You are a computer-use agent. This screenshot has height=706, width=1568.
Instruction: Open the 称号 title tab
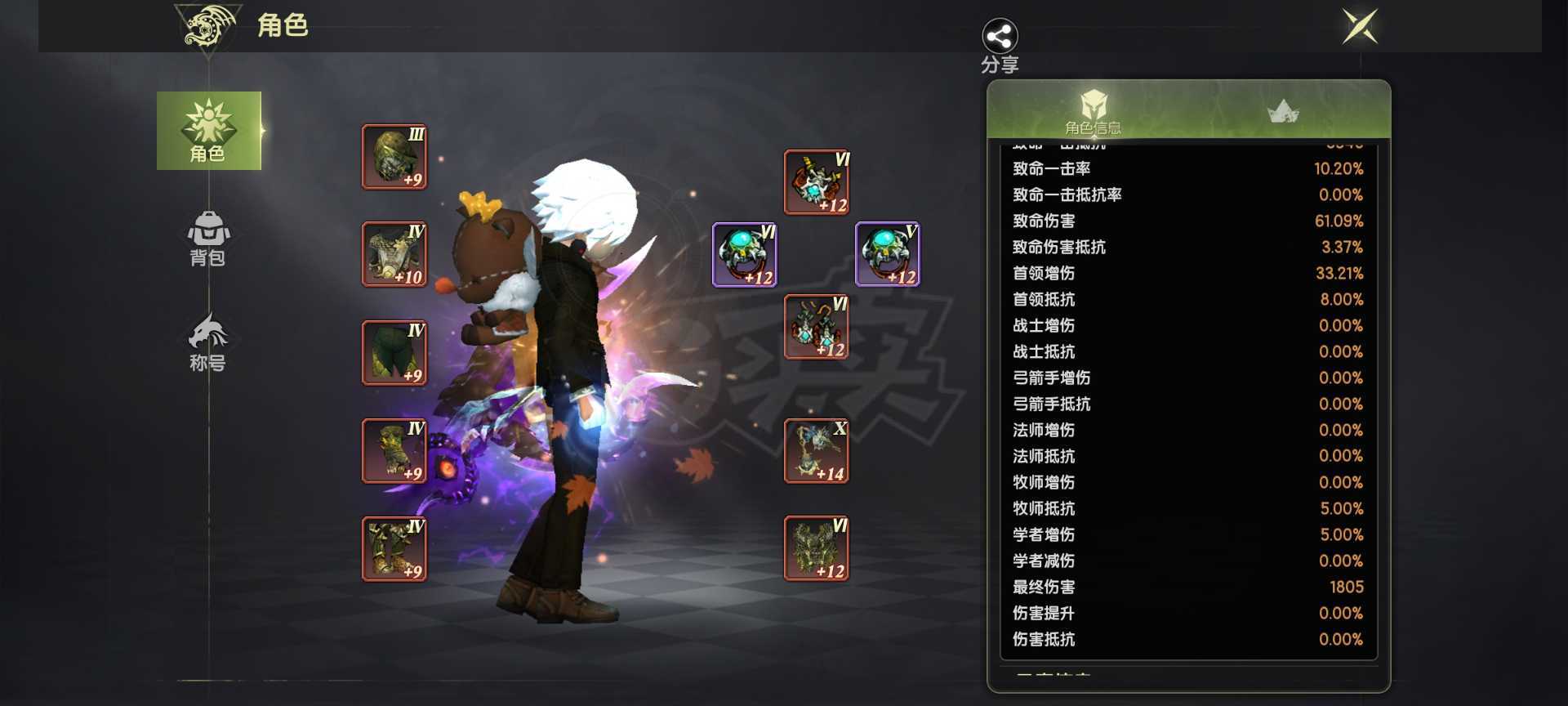point(208,342)
